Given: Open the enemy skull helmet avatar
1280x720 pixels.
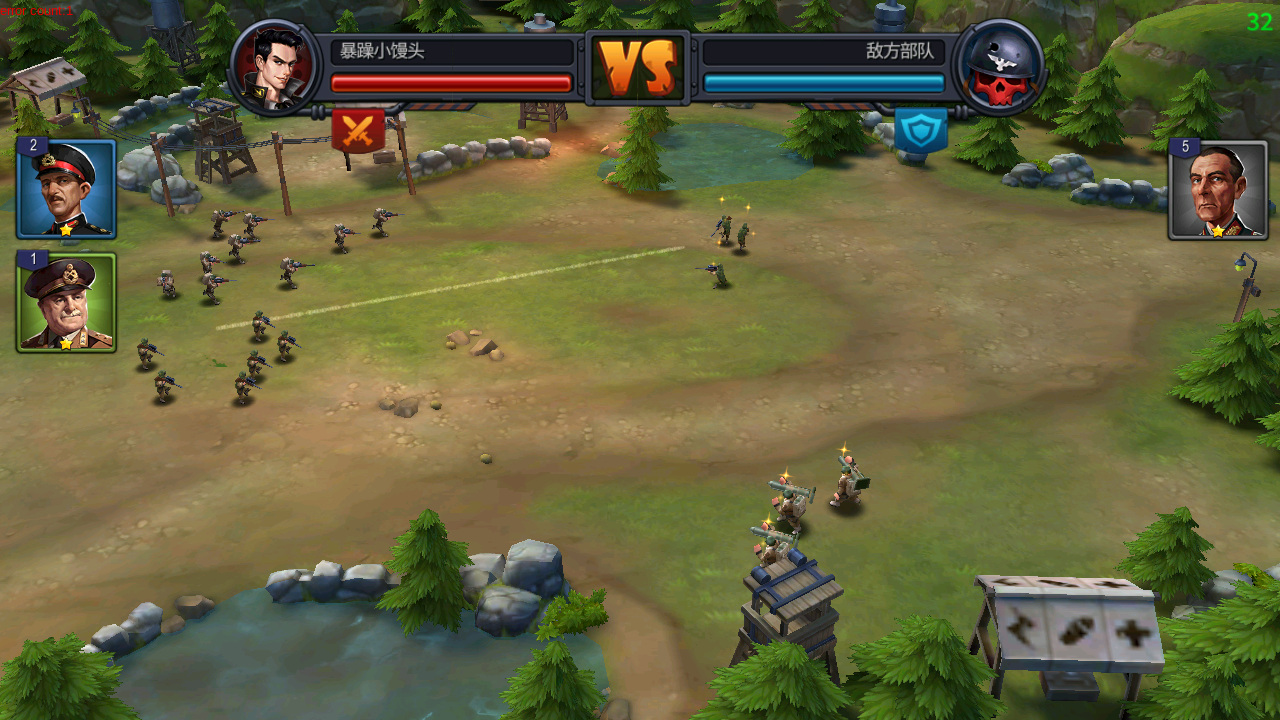Looking at the screenshot, I should click(x=999, y=67).
